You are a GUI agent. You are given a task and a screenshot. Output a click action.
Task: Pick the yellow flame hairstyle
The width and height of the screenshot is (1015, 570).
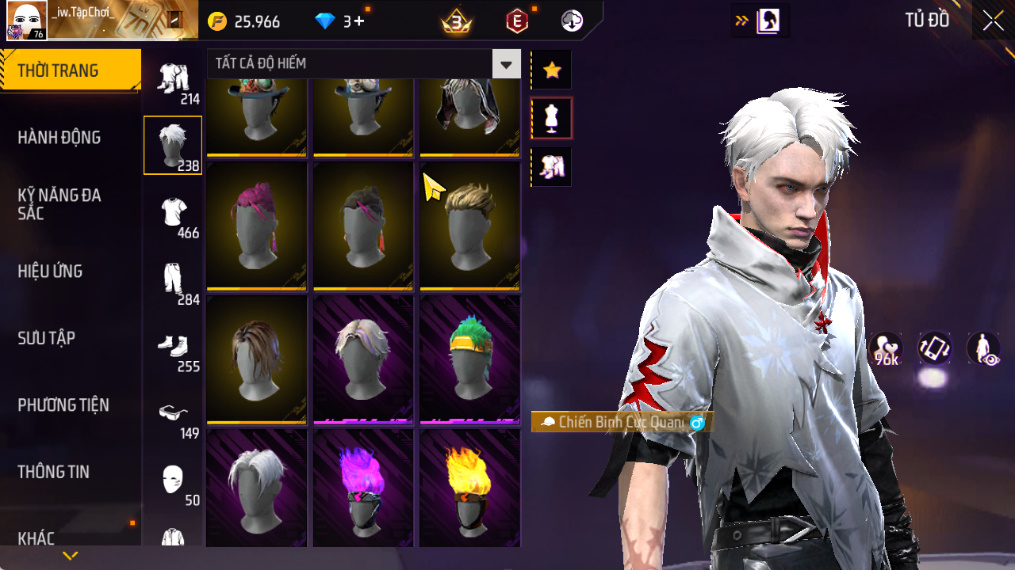click(x=469, y=486)
